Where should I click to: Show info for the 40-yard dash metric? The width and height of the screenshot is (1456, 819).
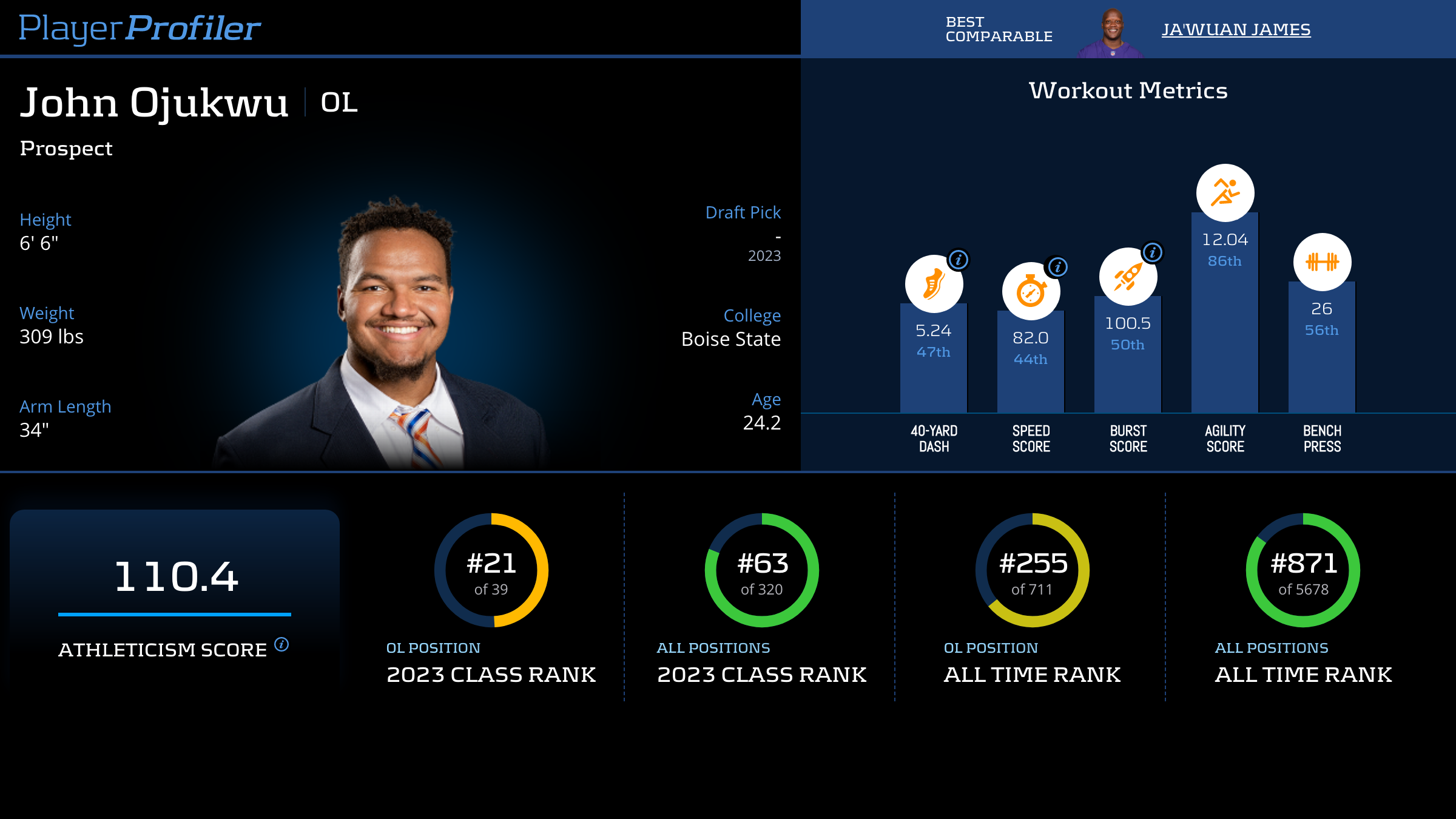tap(959, 260)
